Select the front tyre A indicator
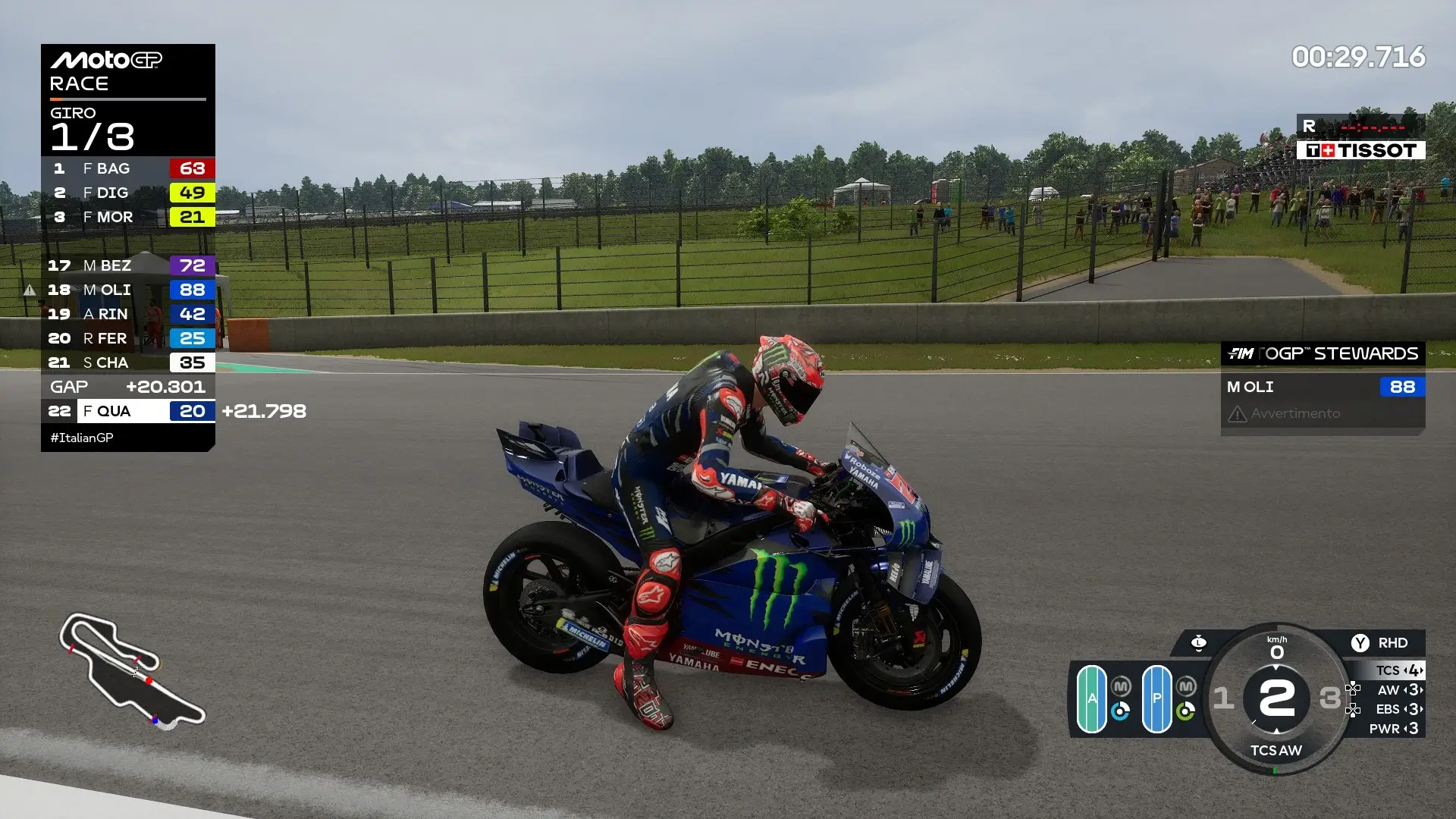Screen dimensions: 1456x819 [1091, 698]
